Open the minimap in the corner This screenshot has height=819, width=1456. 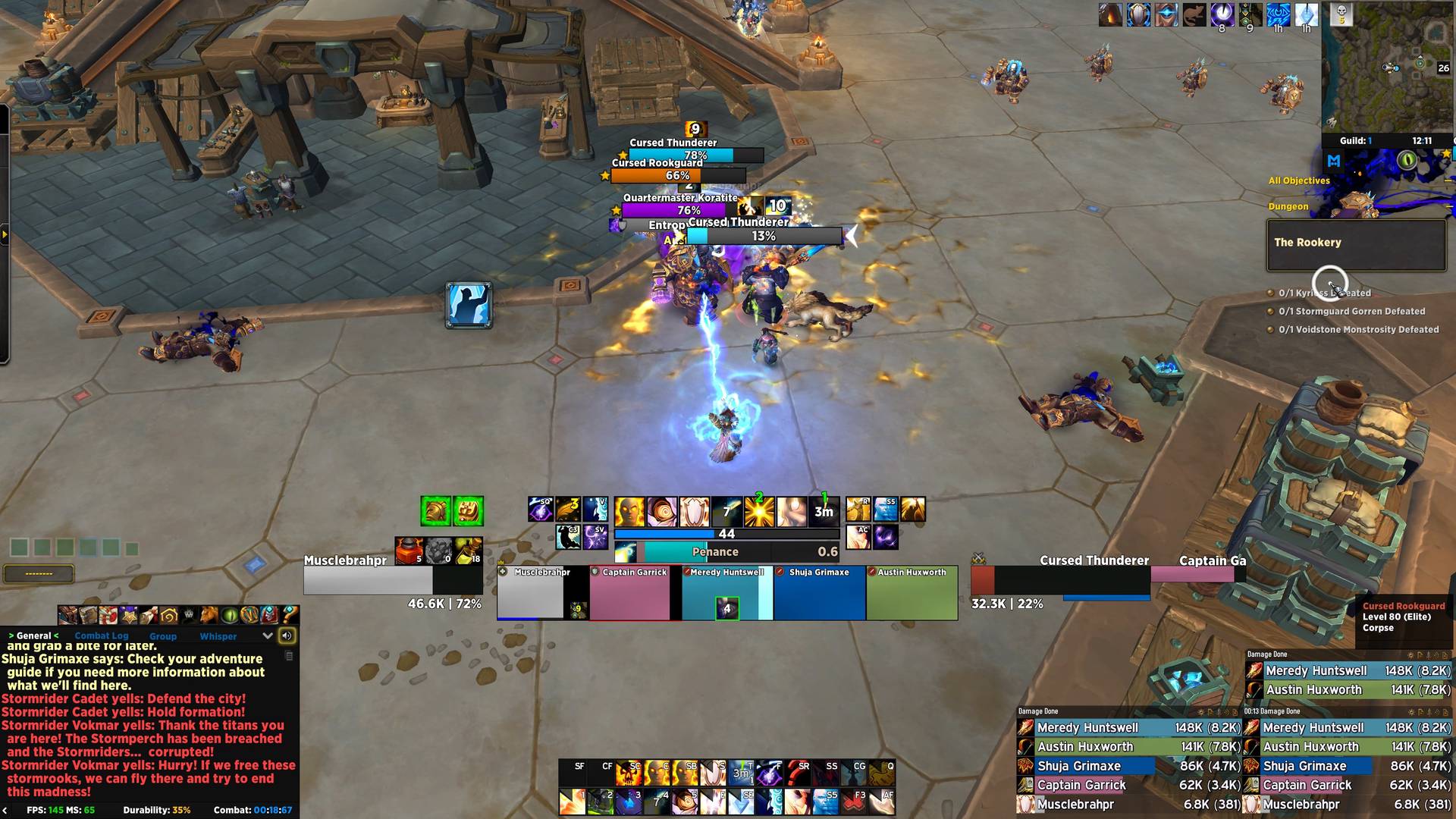pyautogui.click(x=1389, y=67)
